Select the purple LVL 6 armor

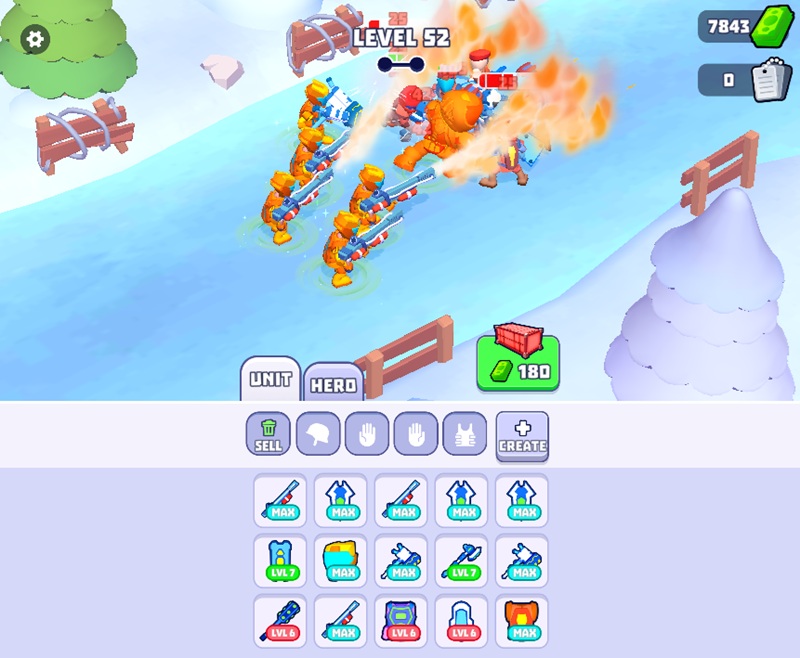(x=402, y=620)
